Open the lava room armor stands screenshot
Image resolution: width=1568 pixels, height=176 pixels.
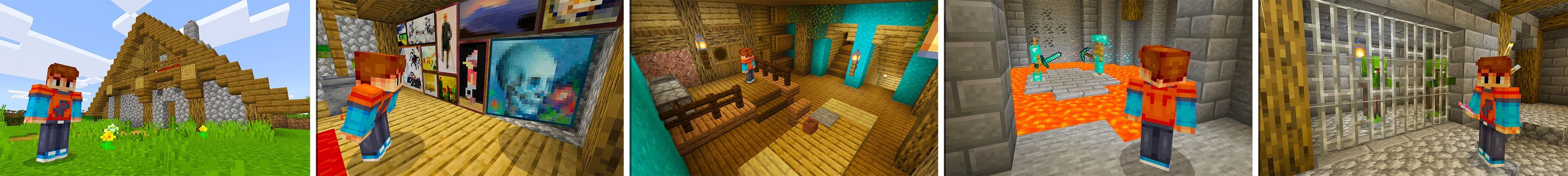(x=1098, y=88)
